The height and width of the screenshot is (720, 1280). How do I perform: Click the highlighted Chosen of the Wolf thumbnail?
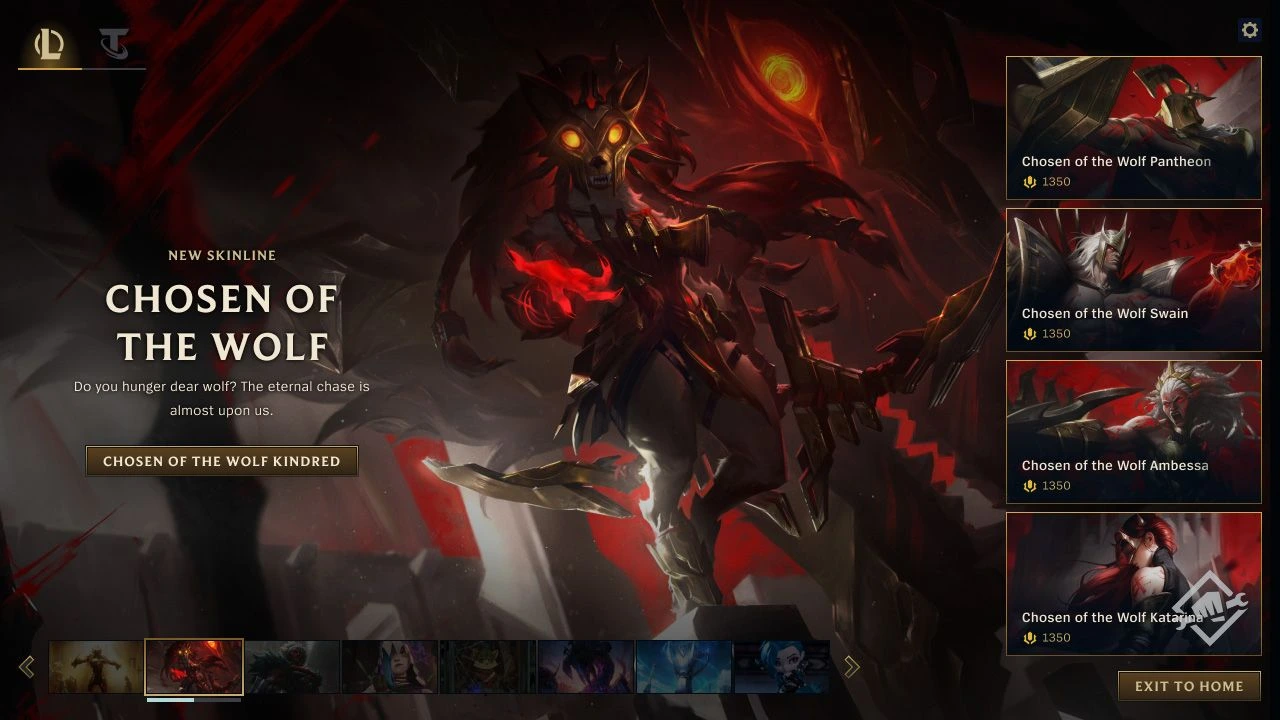194,666
